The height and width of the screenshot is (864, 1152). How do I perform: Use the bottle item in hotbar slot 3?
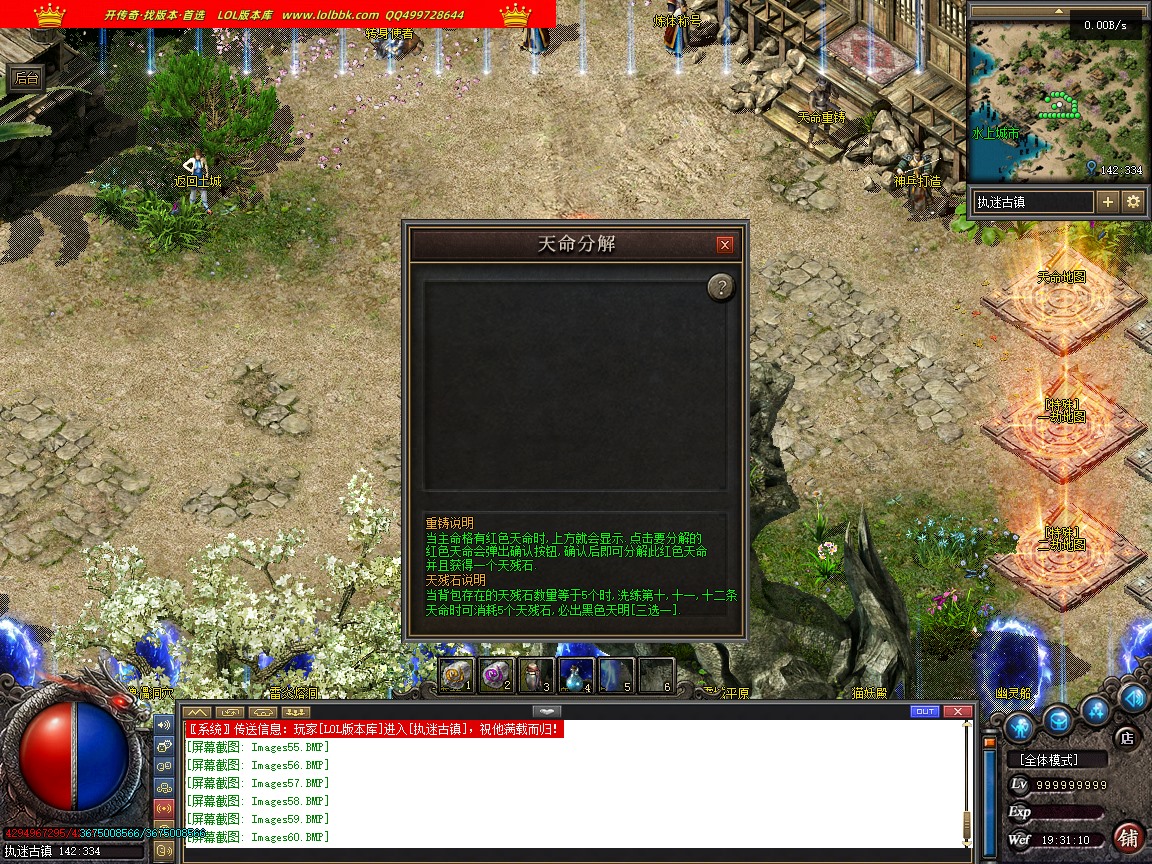pyautogui.click(x=536, y=676)
